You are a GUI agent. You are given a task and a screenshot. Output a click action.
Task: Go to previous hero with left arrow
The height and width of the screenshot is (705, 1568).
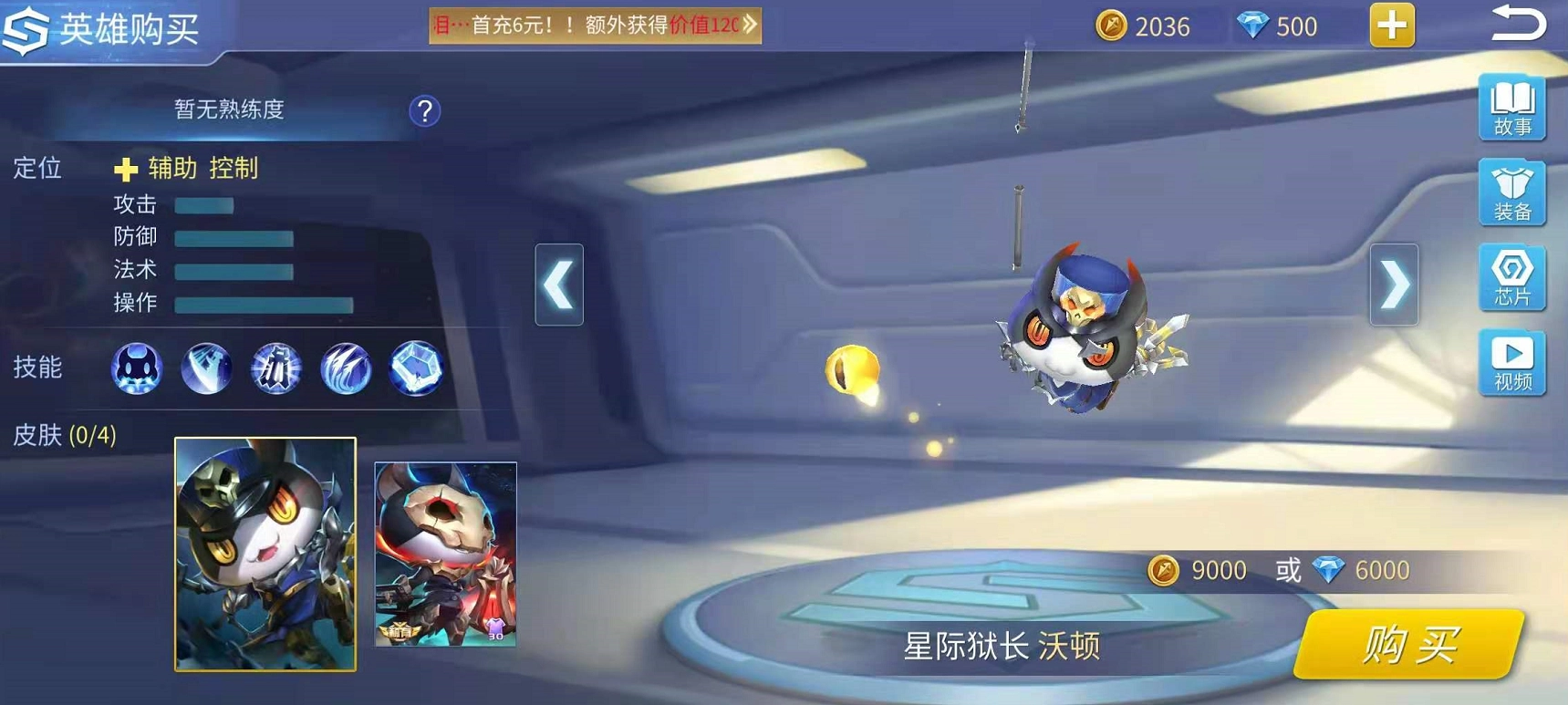[558, 285]
